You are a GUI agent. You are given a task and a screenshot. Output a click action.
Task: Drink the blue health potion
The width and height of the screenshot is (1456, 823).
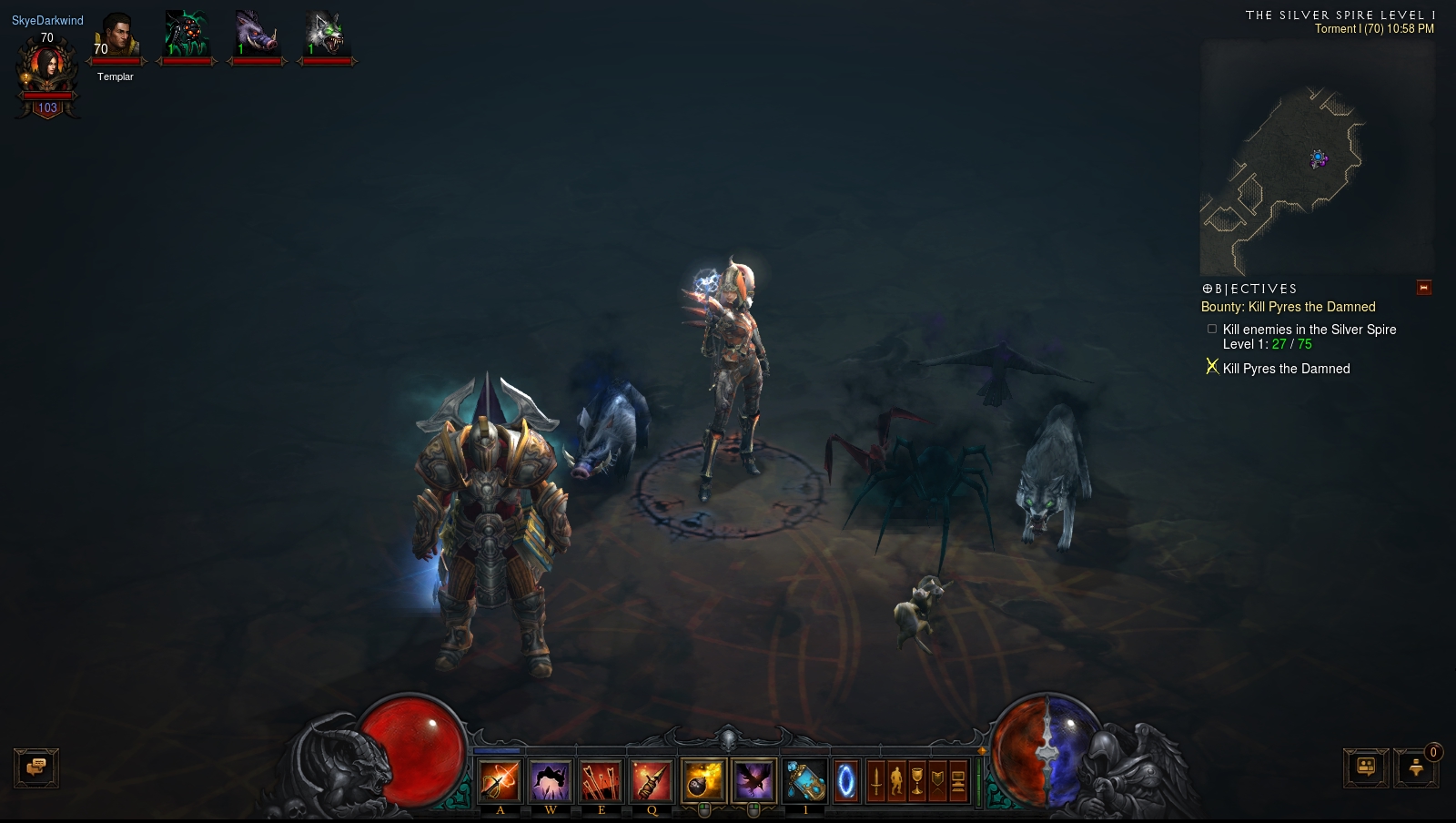click(805, 781)
